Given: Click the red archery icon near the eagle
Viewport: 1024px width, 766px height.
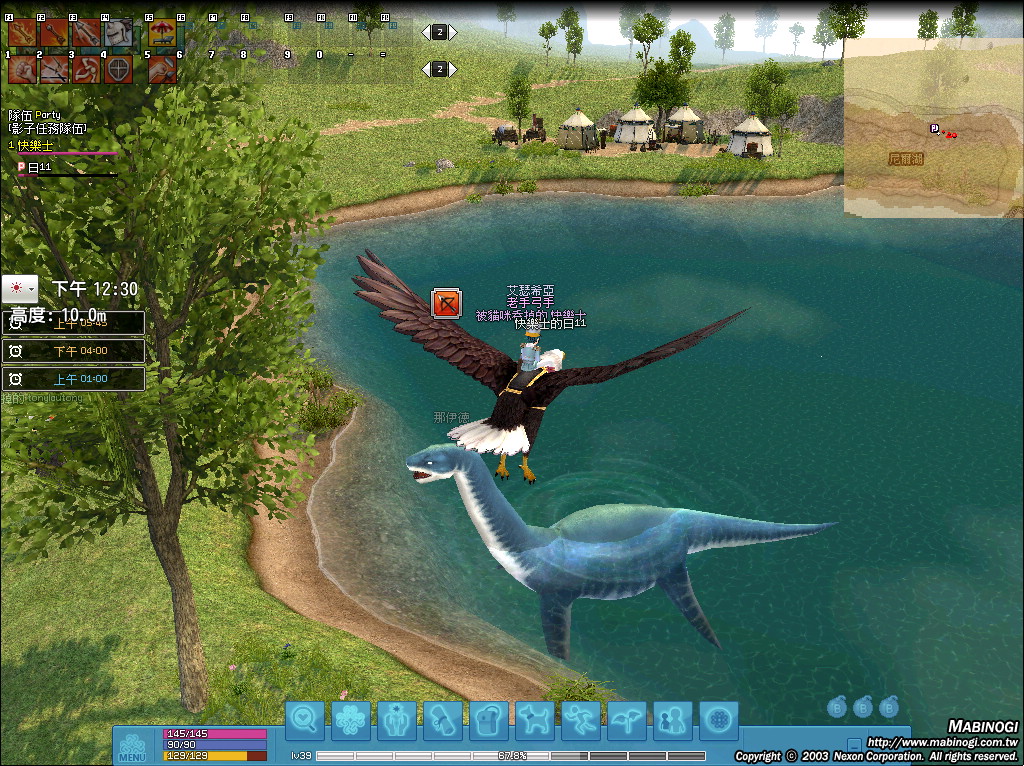Looking at the screenshot, I should pyautogui.click(x=446, y=303).
